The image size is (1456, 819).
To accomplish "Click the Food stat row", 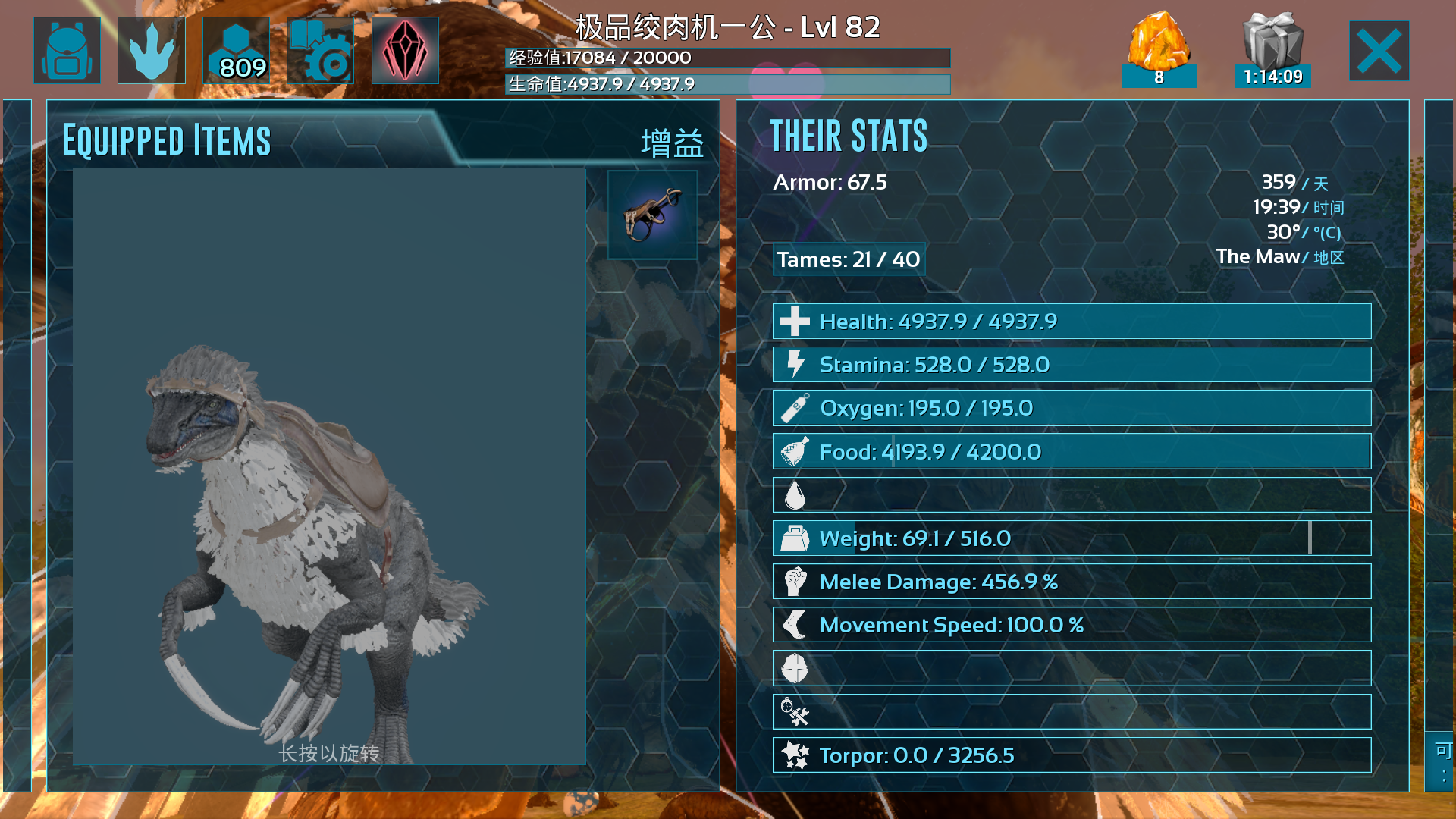I will click(x=1072, y=452).
